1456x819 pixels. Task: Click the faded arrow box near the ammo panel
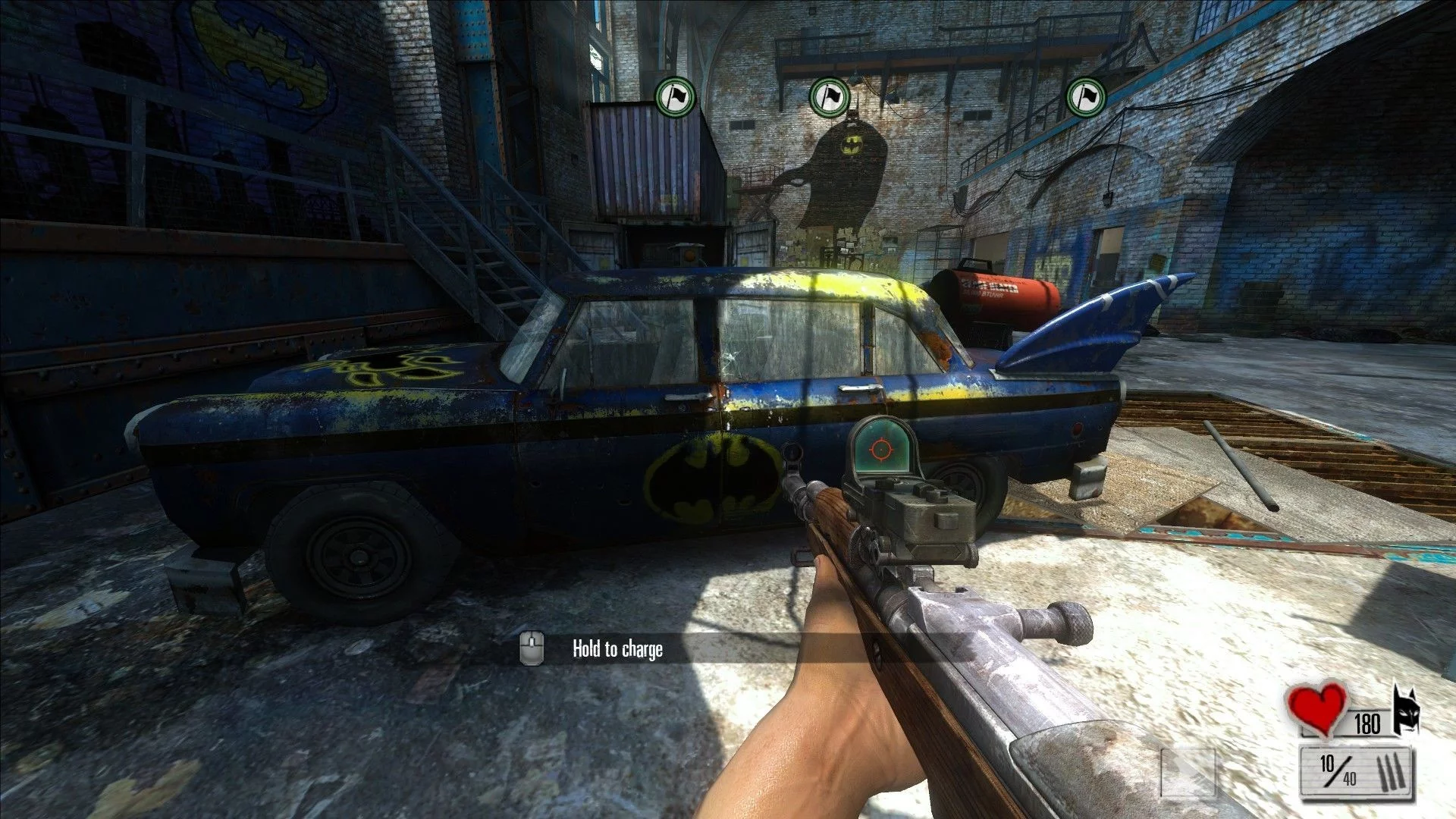(x=1188, y=772)
